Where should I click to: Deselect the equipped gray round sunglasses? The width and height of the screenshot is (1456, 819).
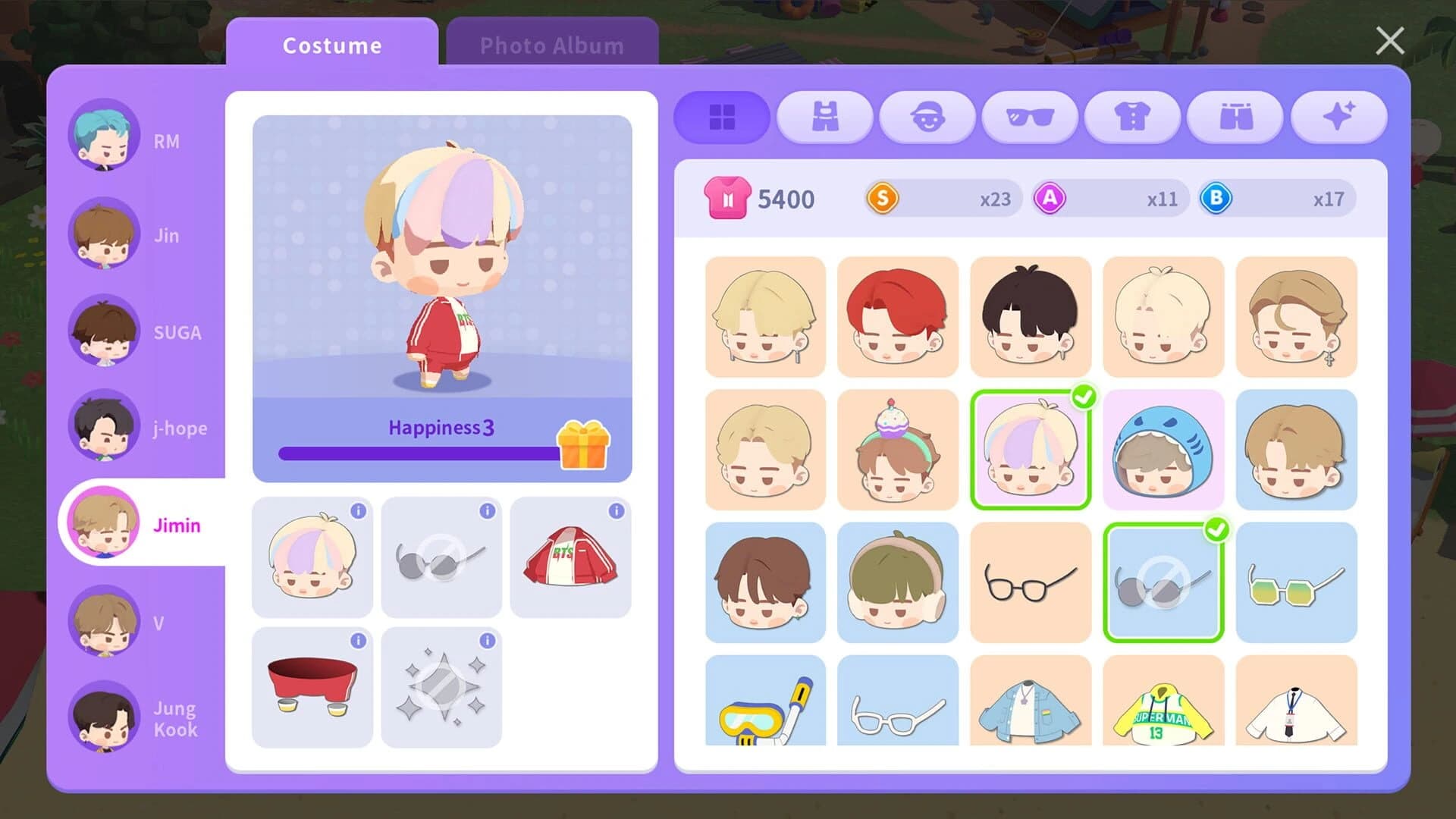point(1163,581)
